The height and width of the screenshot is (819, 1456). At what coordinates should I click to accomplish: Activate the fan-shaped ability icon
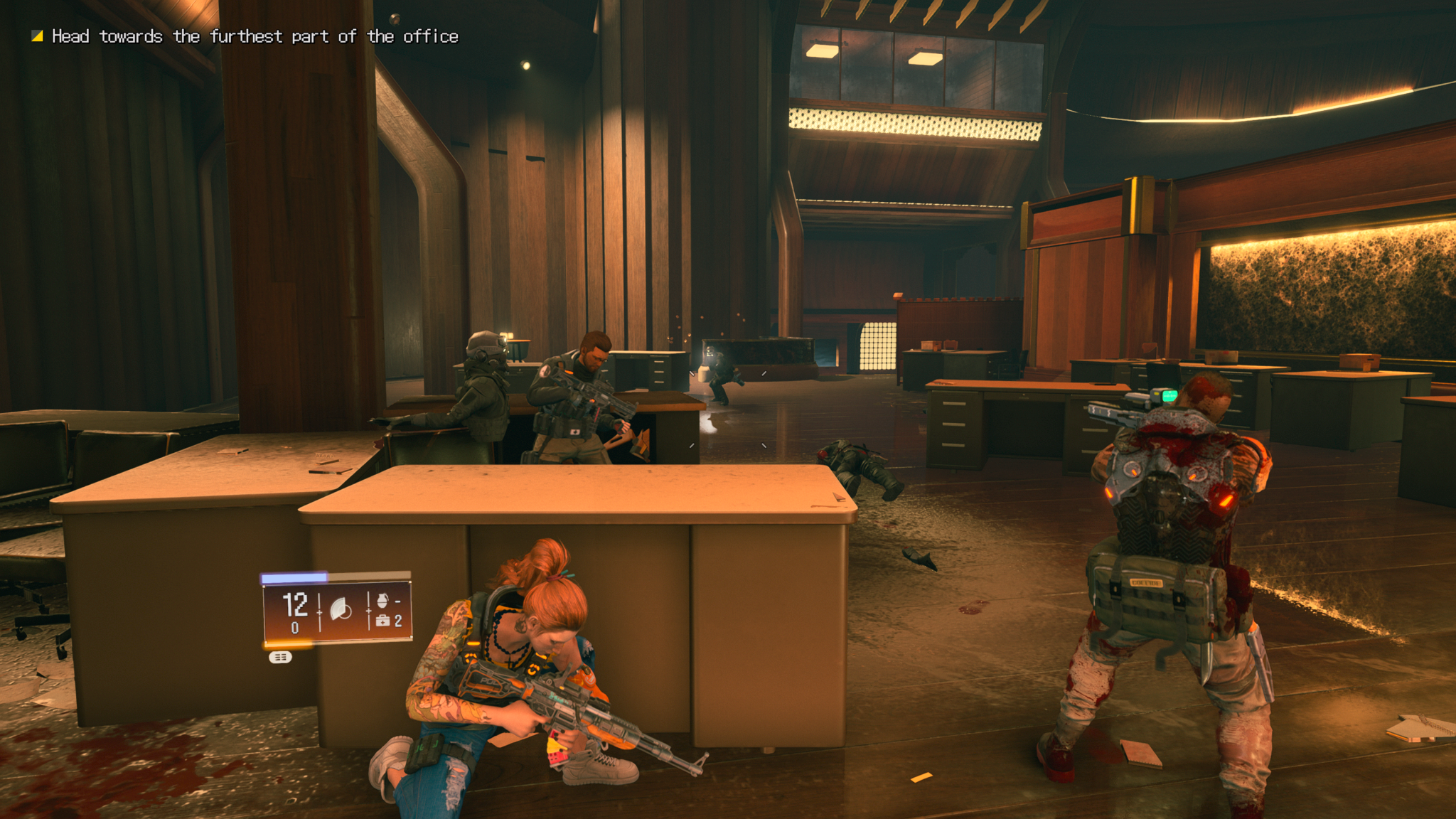[x=341, y=609]
